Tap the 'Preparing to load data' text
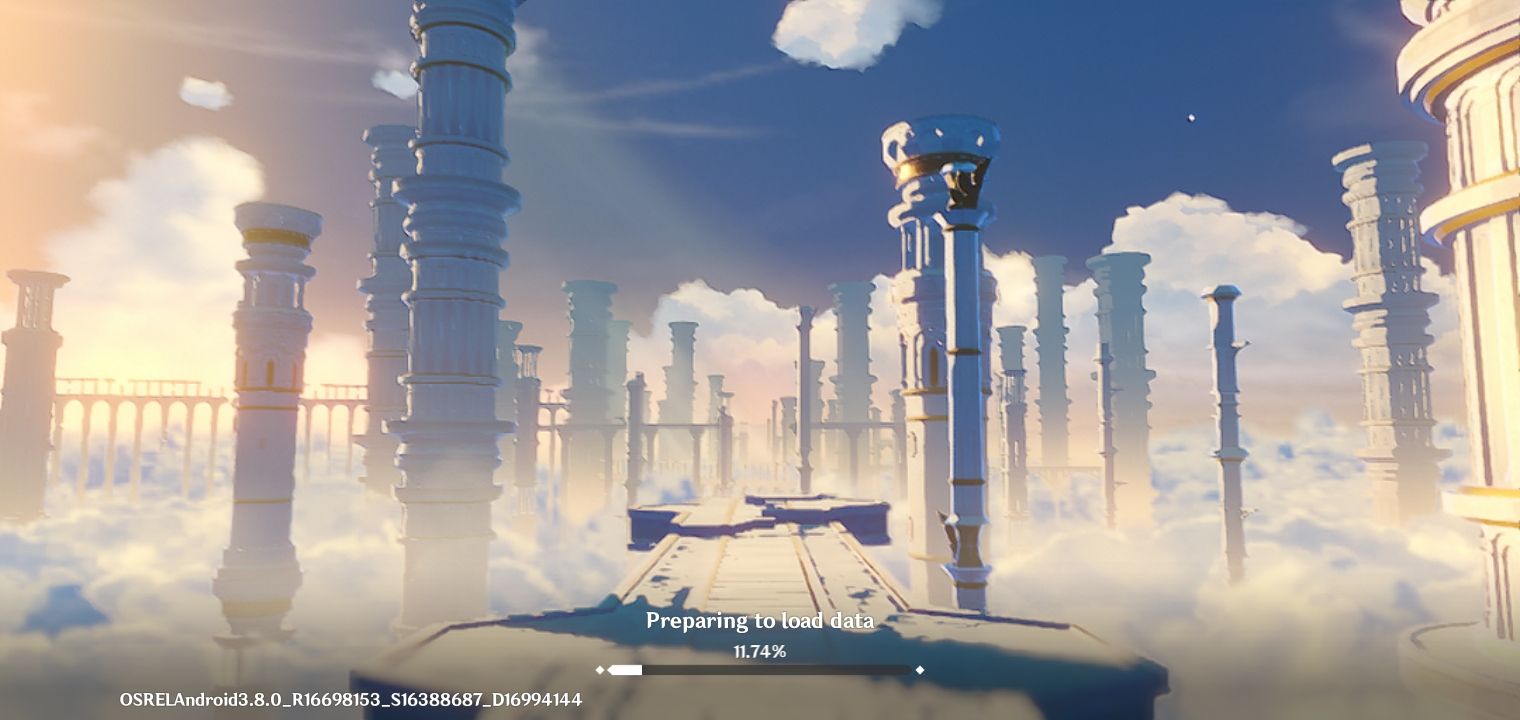This screenshot has height=720, width=1520. (760, 620)
